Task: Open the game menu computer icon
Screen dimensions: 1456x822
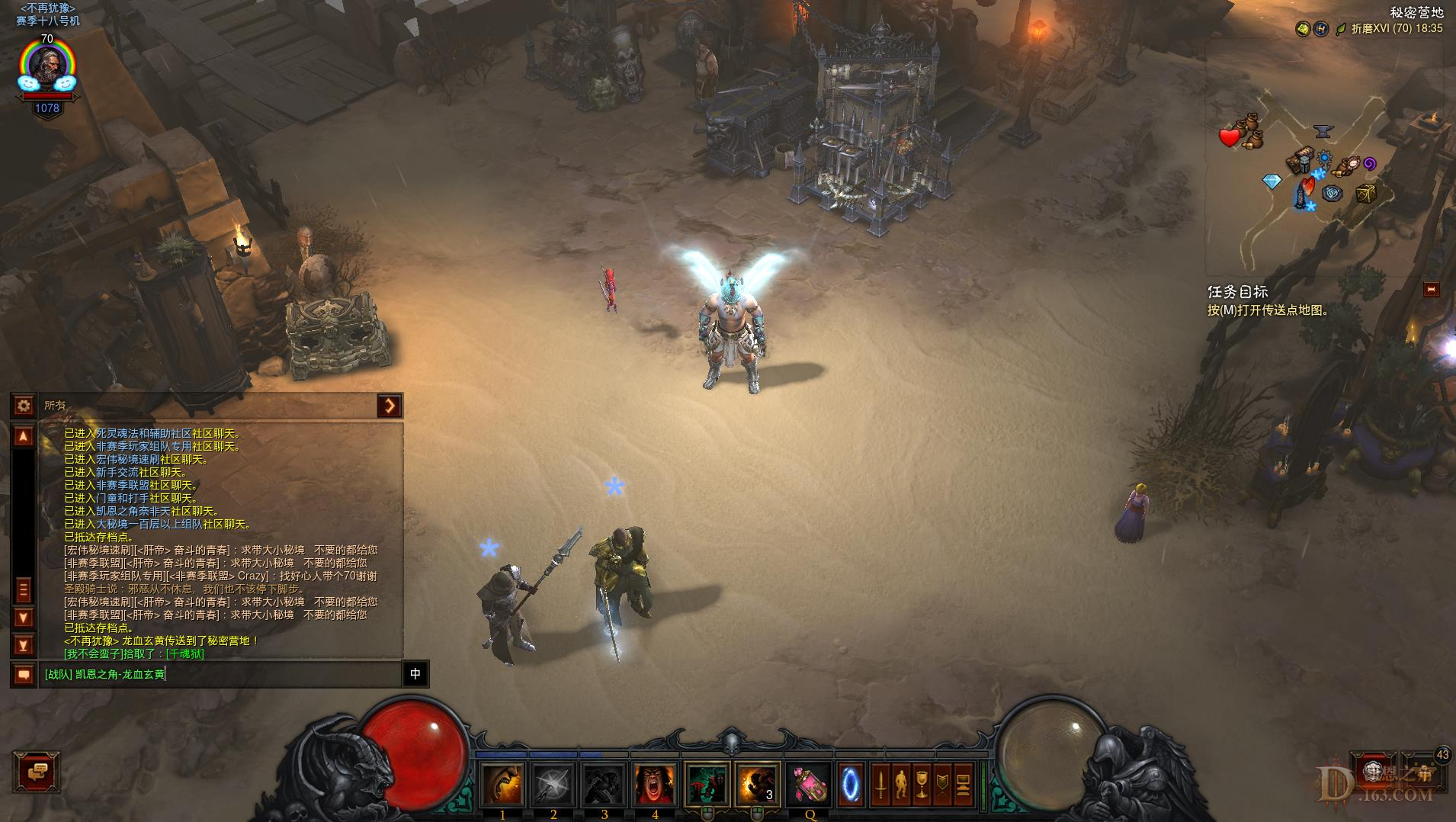Action: (x=963, y=784)
